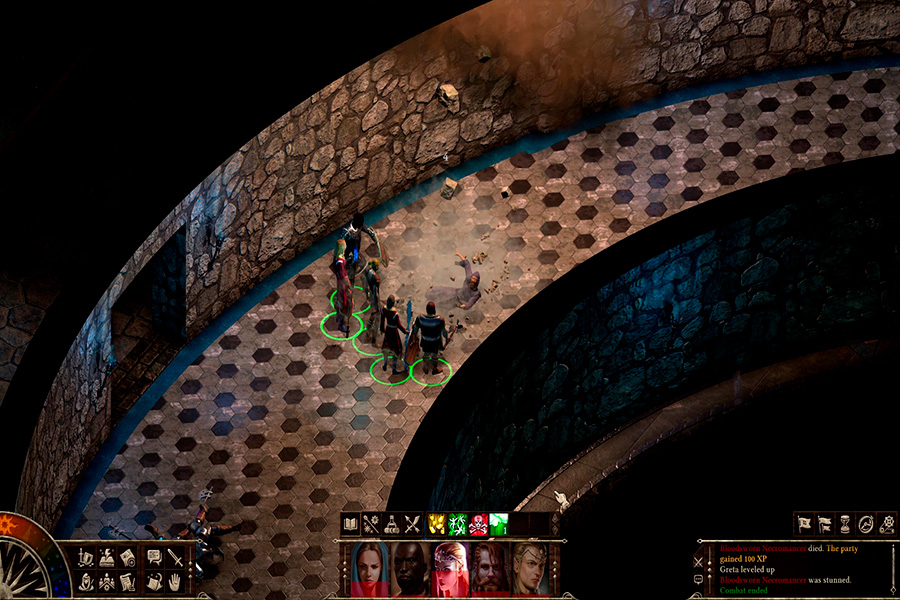Open the potions and consumables icon
The image size is (900, 600).
(x=390, y=523)
